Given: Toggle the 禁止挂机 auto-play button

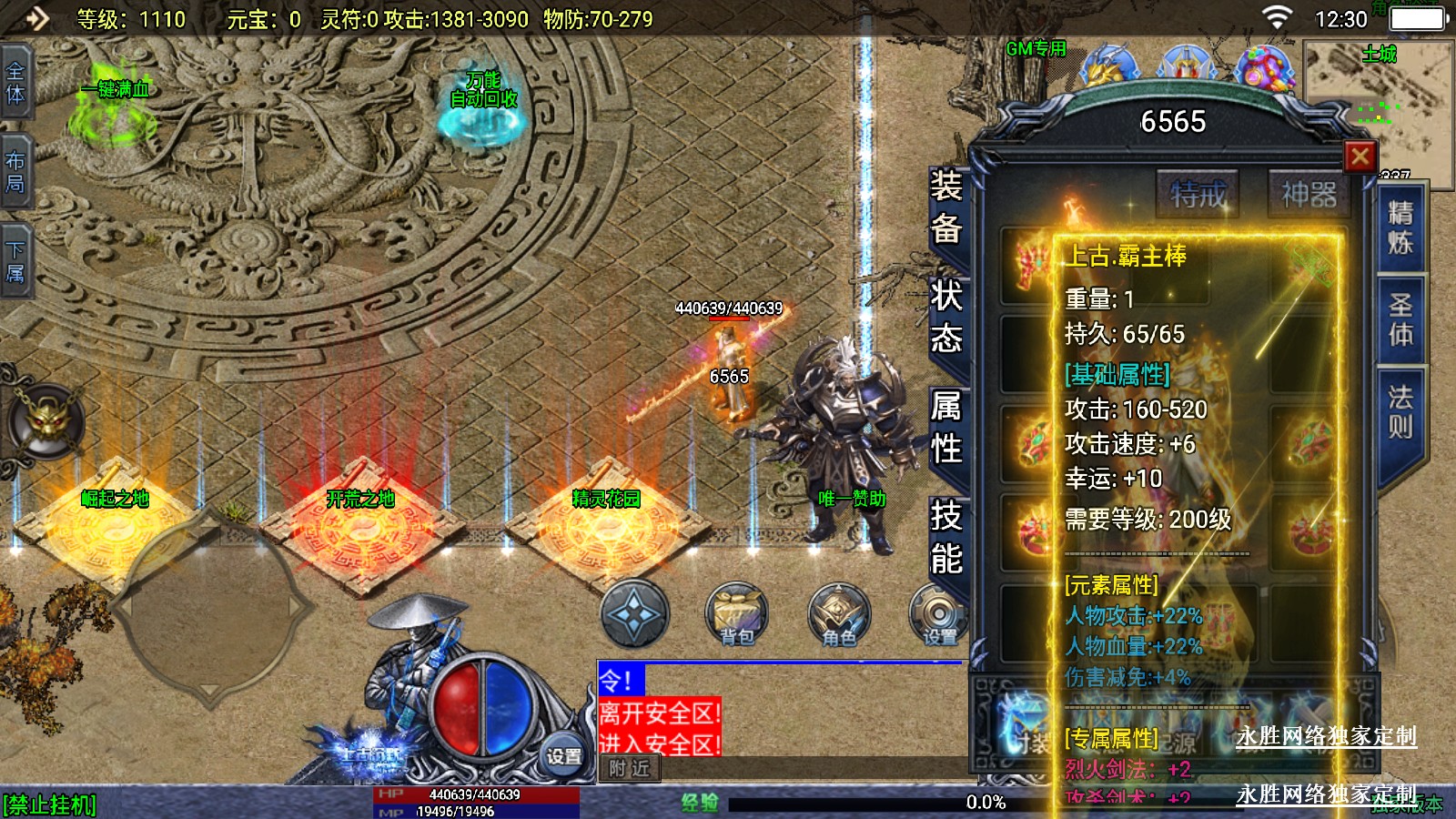Looking at the screenshot, I should pyautogui.click(x=50, y=805).
